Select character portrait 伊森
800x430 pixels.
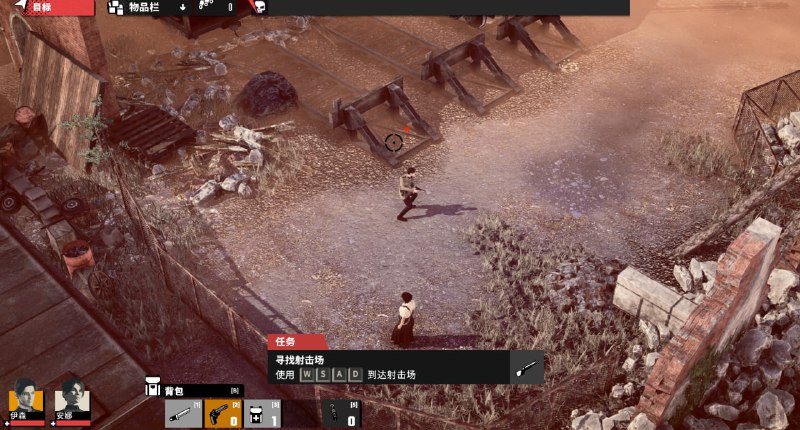[x=26, y=399]
